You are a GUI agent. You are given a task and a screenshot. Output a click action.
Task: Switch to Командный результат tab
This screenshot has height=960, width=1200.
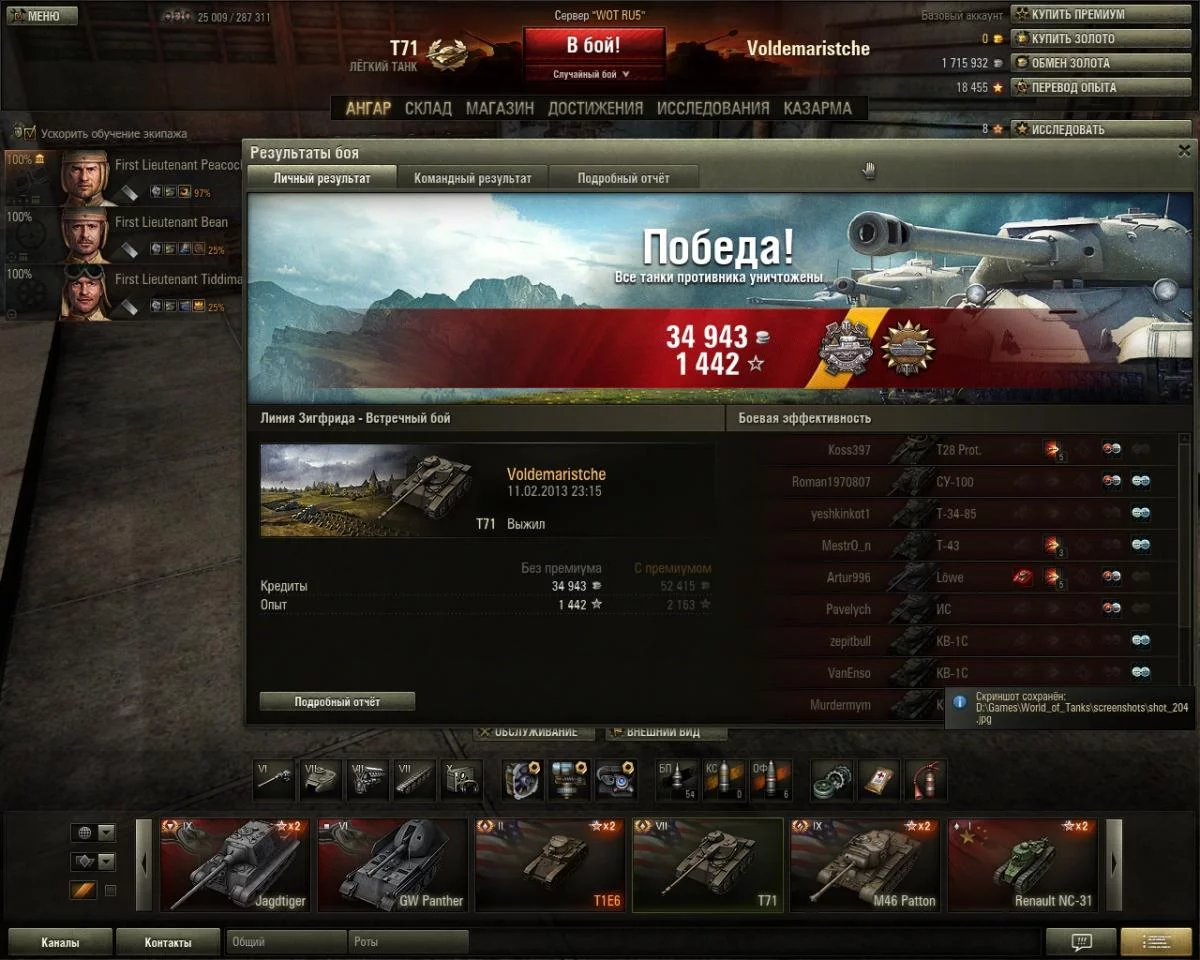(473, 178)
